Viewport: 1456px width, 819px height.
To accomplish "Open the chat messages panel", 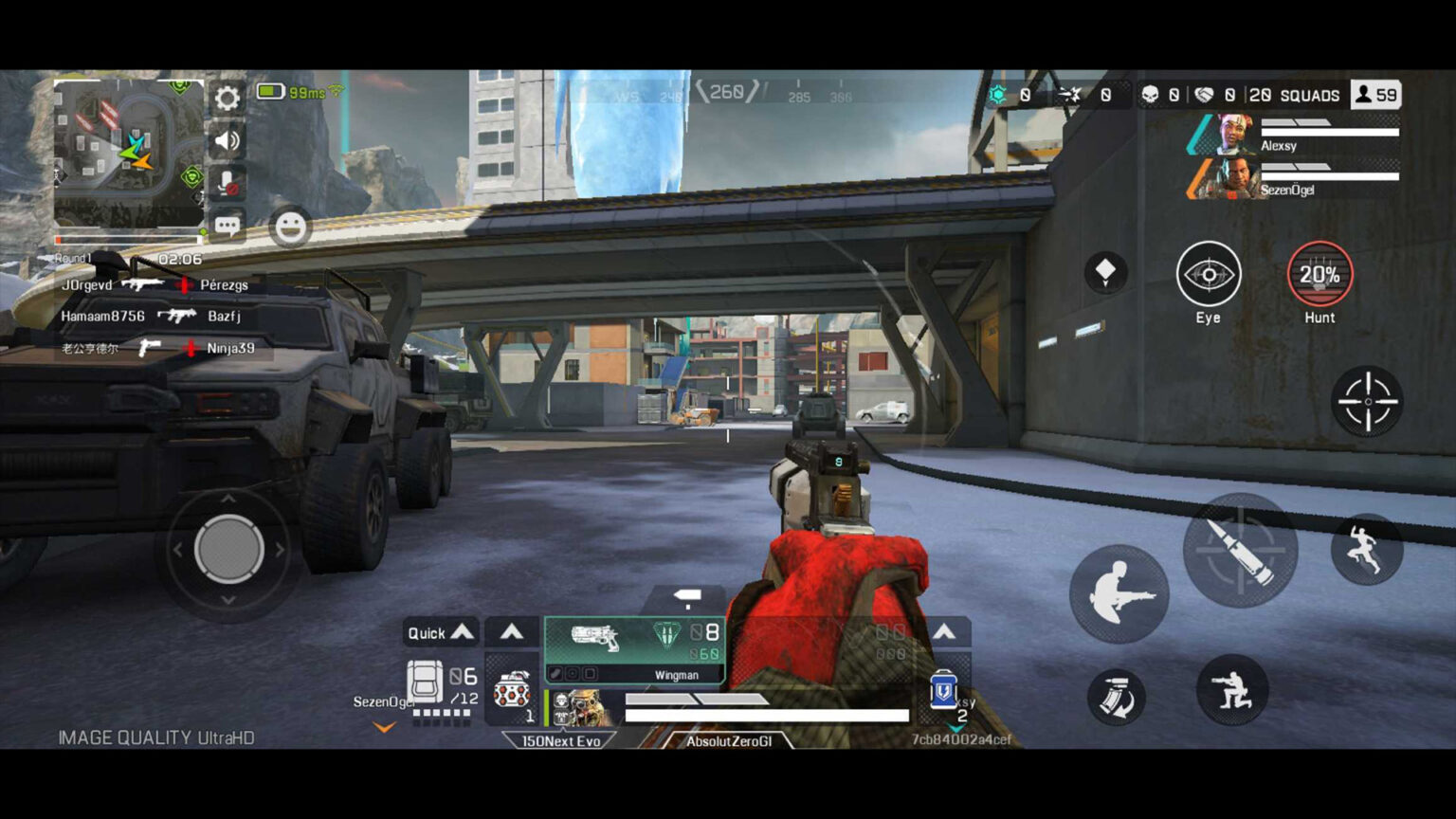I will (x=227, y=226).
